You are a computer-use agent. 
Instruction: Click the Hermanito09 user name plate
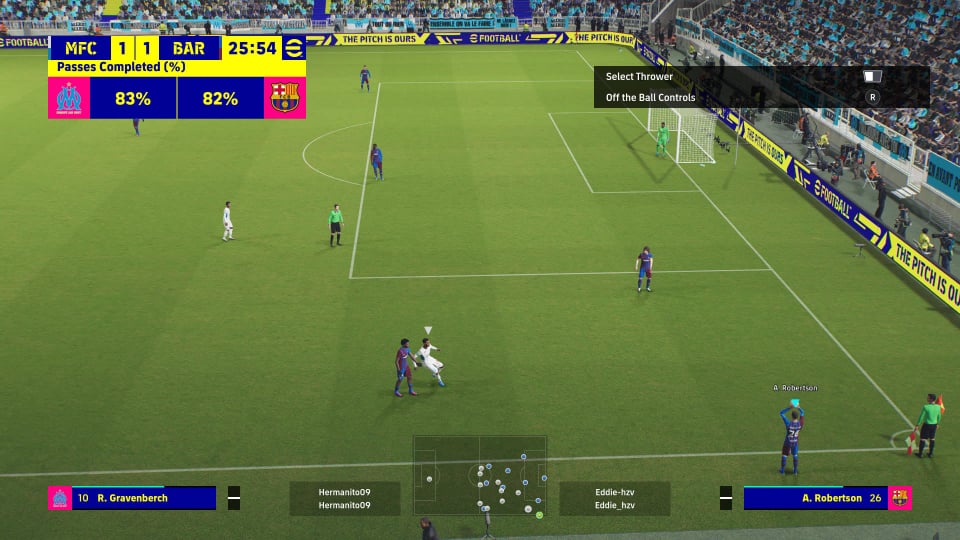[x=344, y=499]
